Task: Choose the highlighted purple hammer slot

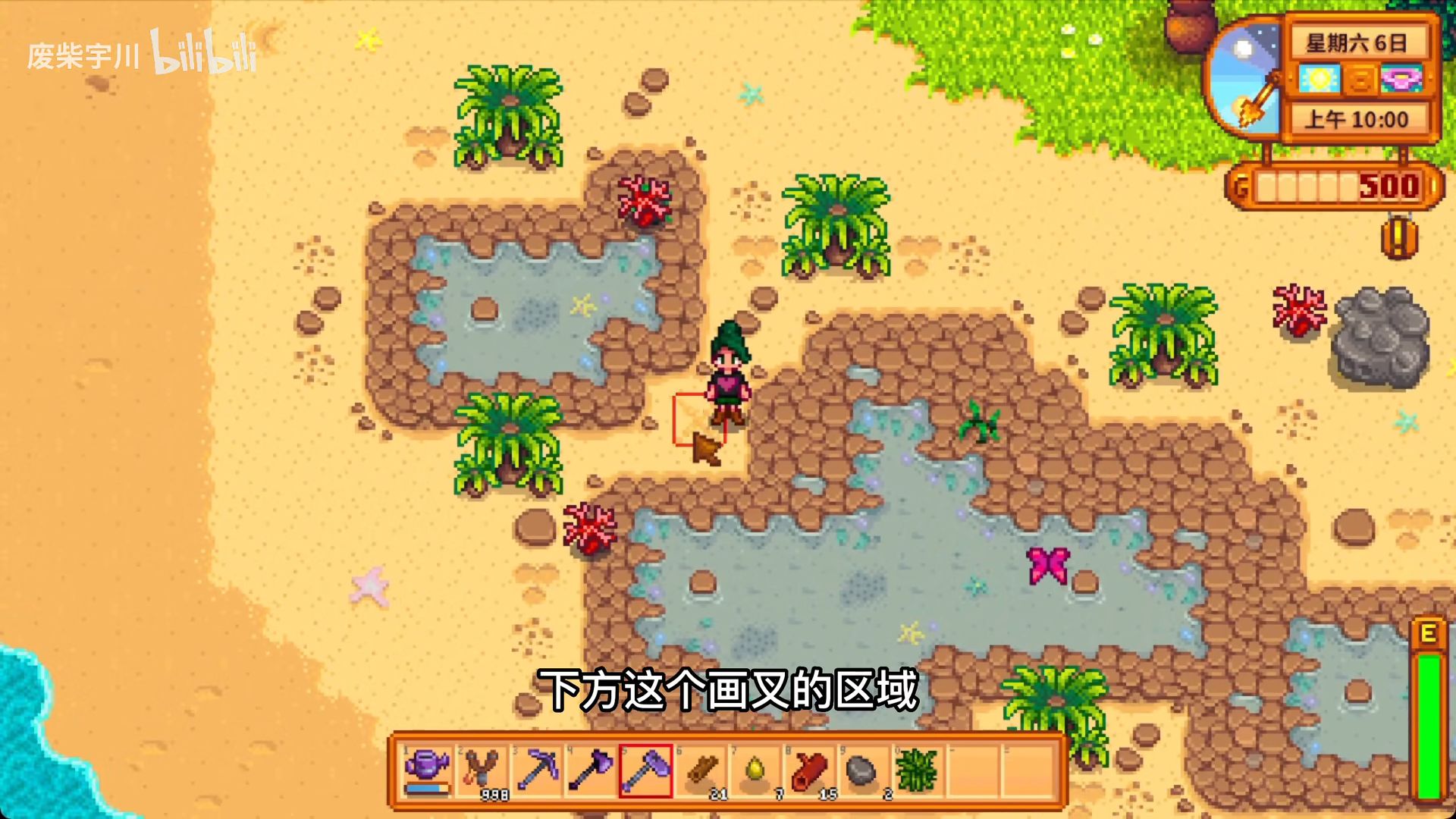Action: pyautogui.click(x=646, y=770)
